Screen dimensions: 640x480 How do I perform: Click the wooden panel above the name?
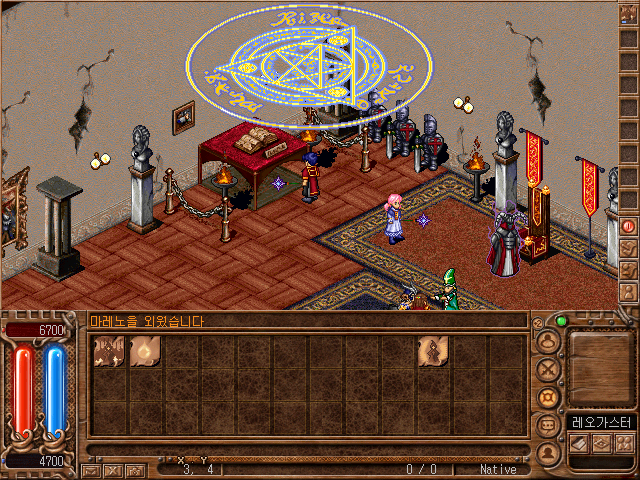click(x=600, y=367)
